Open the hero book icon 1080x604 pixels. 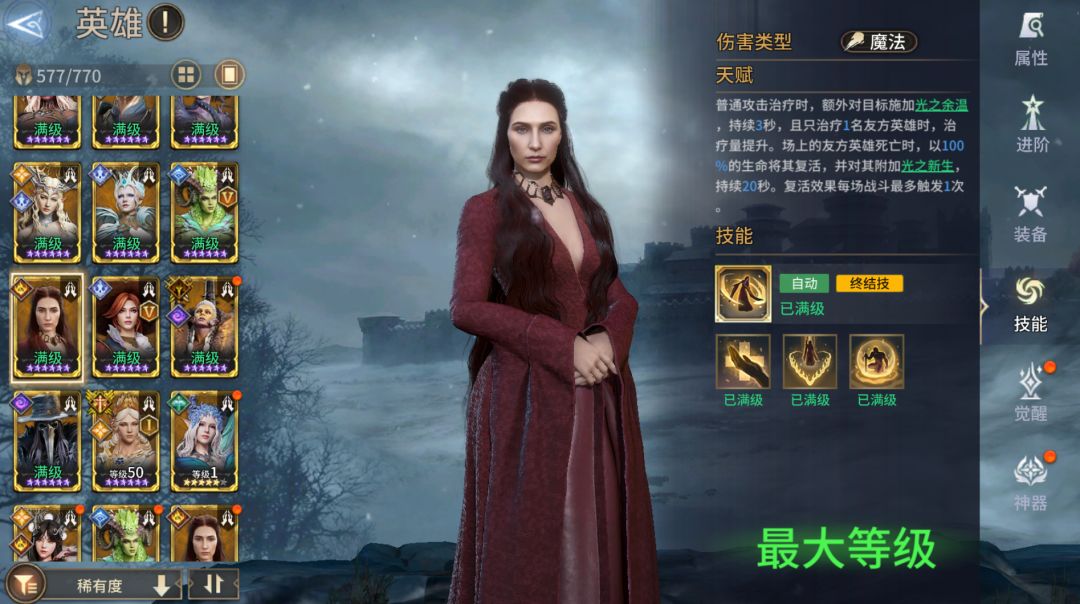[229, 75]
